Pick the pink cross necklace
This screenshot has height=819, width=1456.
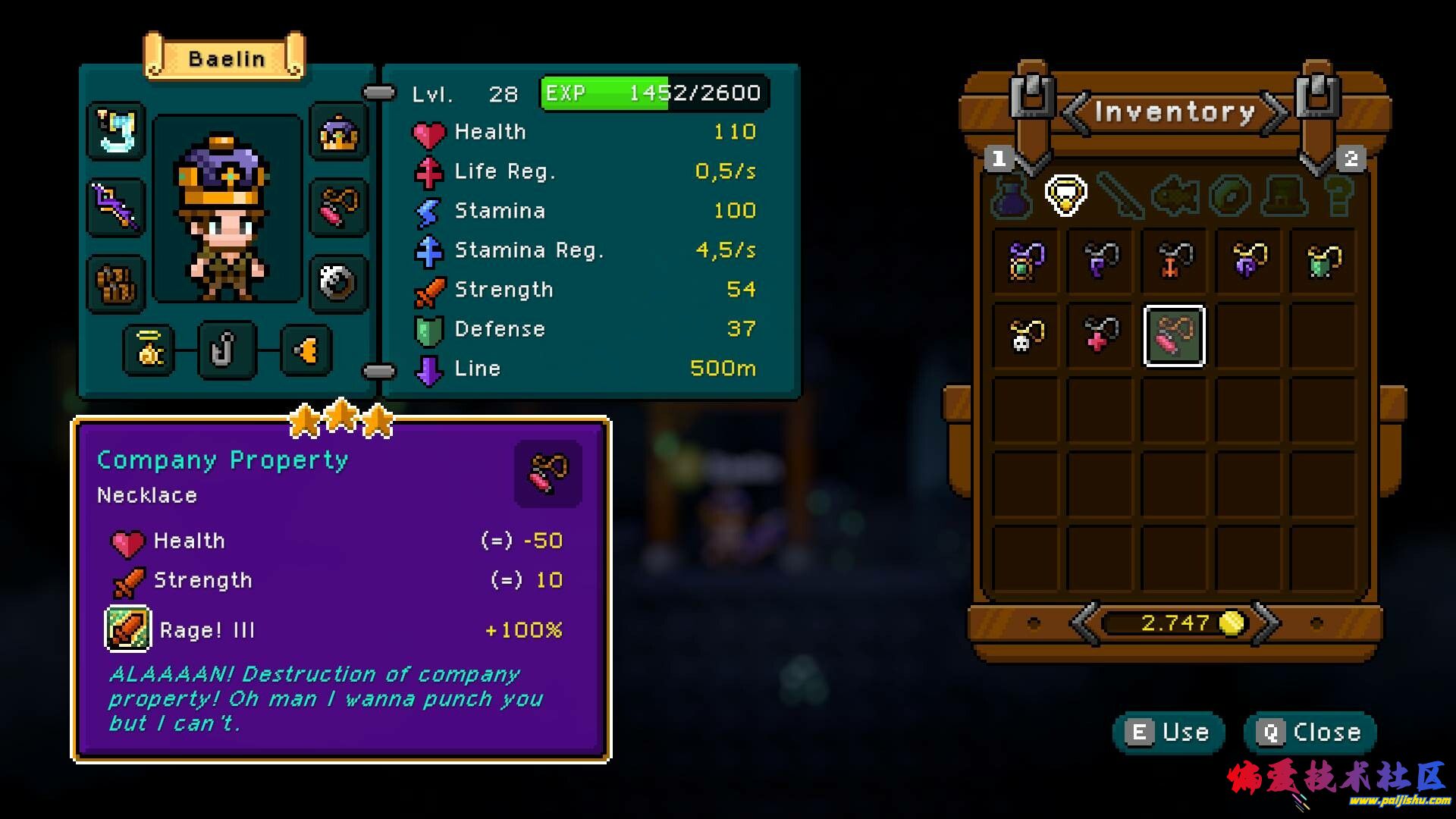tap(1100, 336)
